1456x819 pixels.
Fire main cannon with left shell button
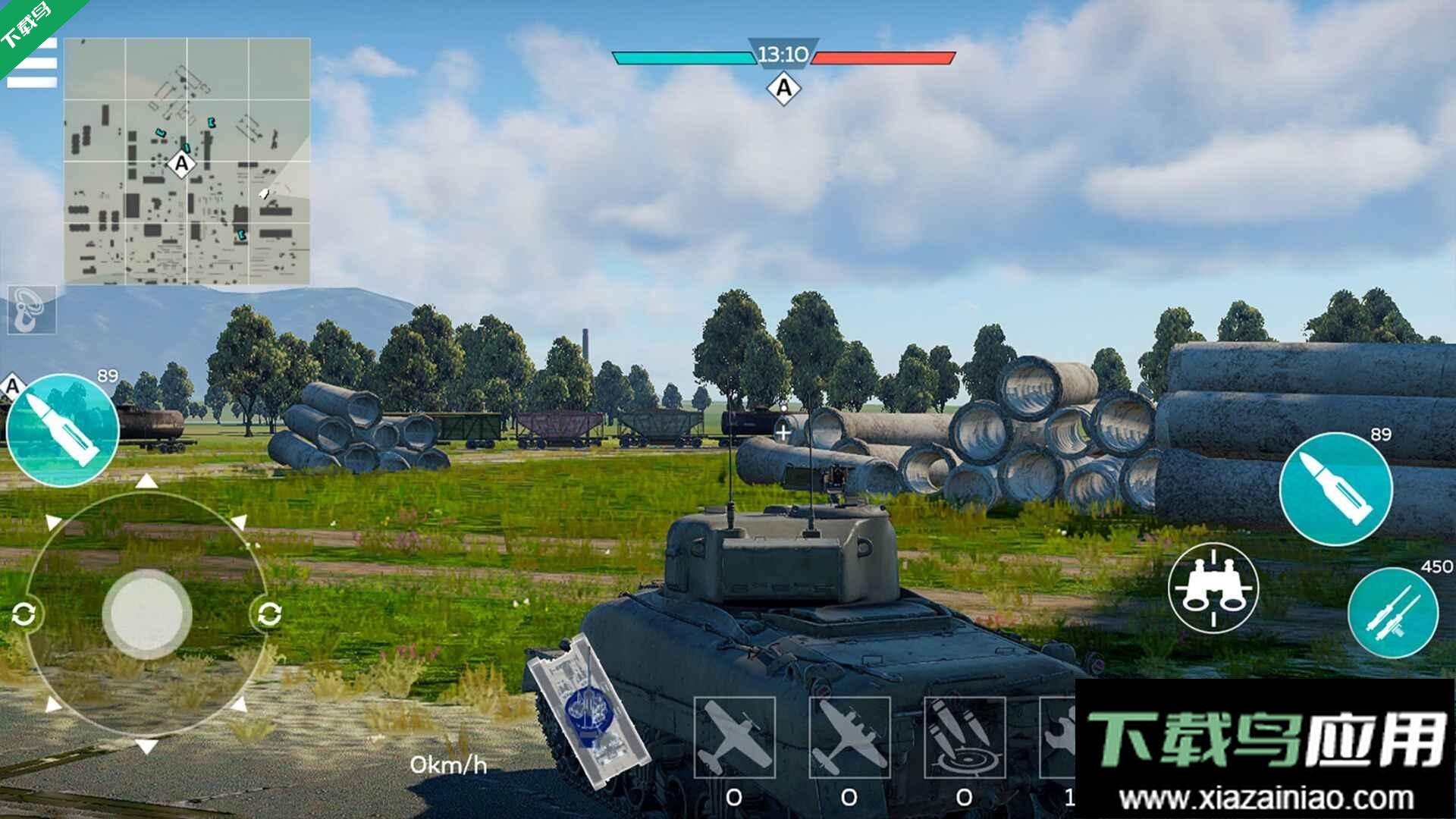pyautogui.click(x=63, y=431)
